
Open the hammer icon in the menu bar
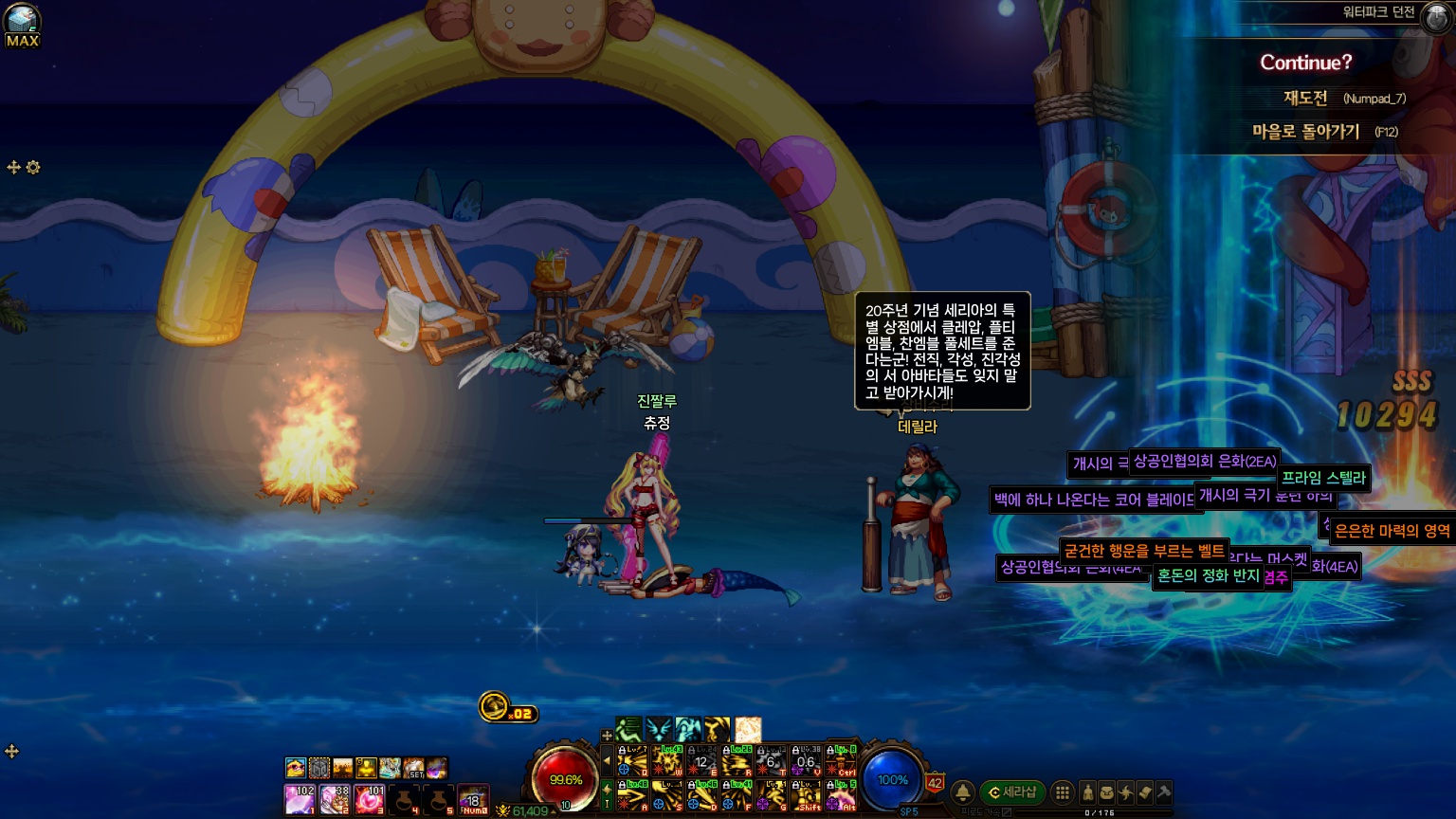pos(1163,792)
